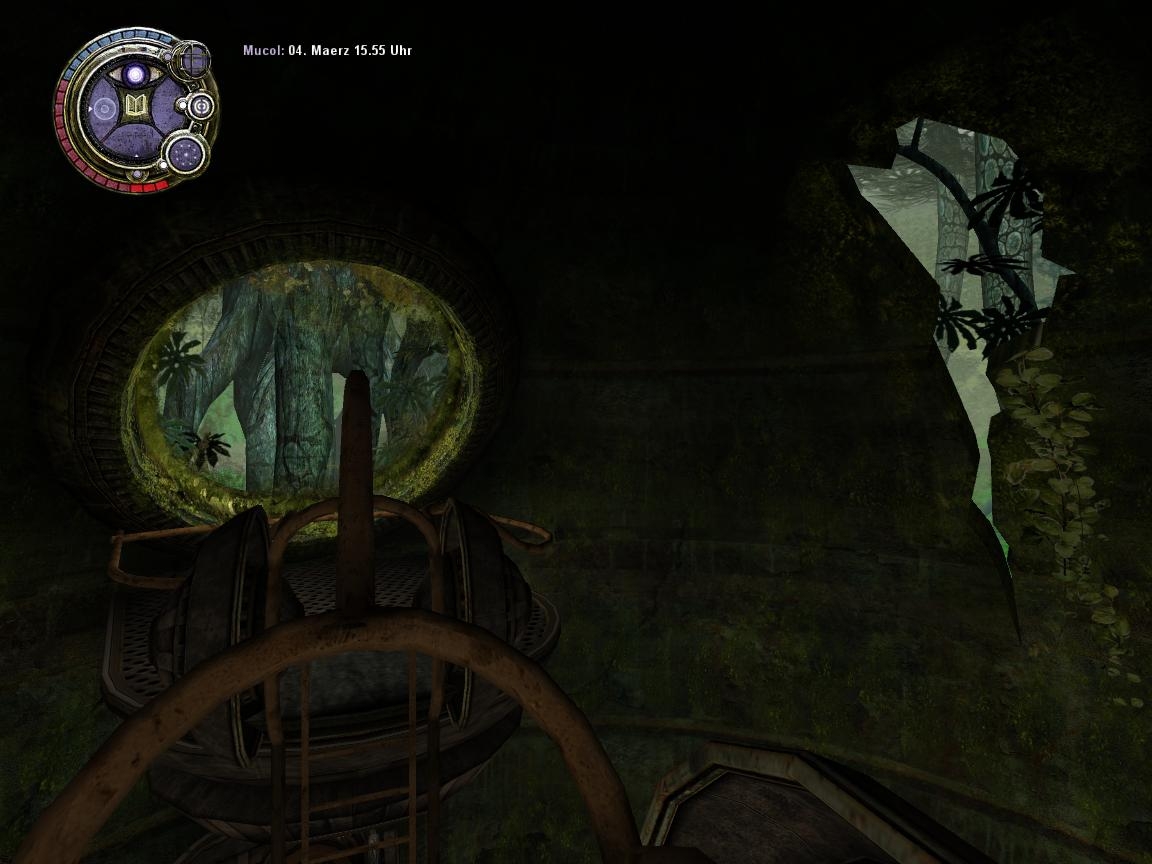
Task: Click the glowing eye on the KI
Action: tap(134, 74)
